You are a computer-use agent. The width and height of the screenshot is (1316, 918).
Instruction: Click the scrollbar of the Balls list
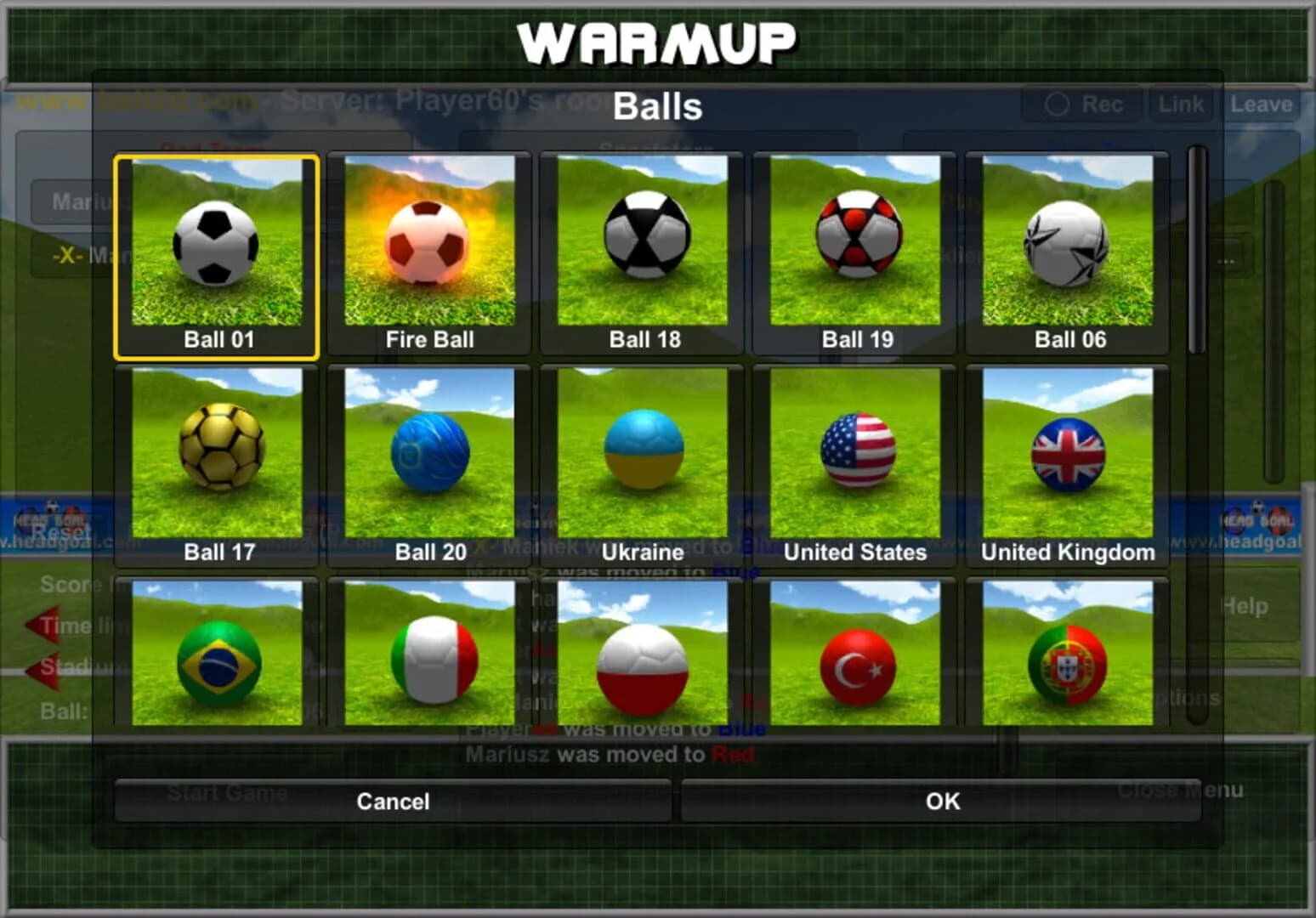pyautogui.click(x=1195, y=255)
